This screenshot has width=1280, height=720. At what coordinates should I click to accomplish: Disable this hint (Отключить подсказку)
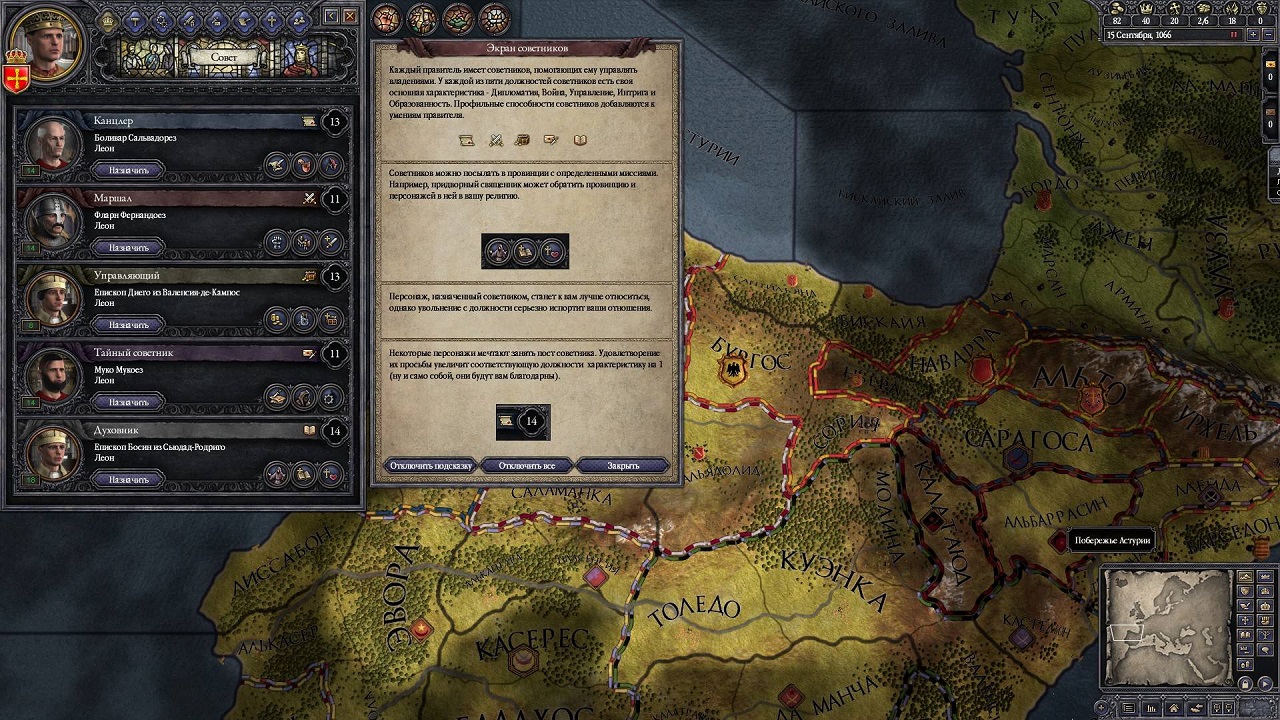click(431, 466)
